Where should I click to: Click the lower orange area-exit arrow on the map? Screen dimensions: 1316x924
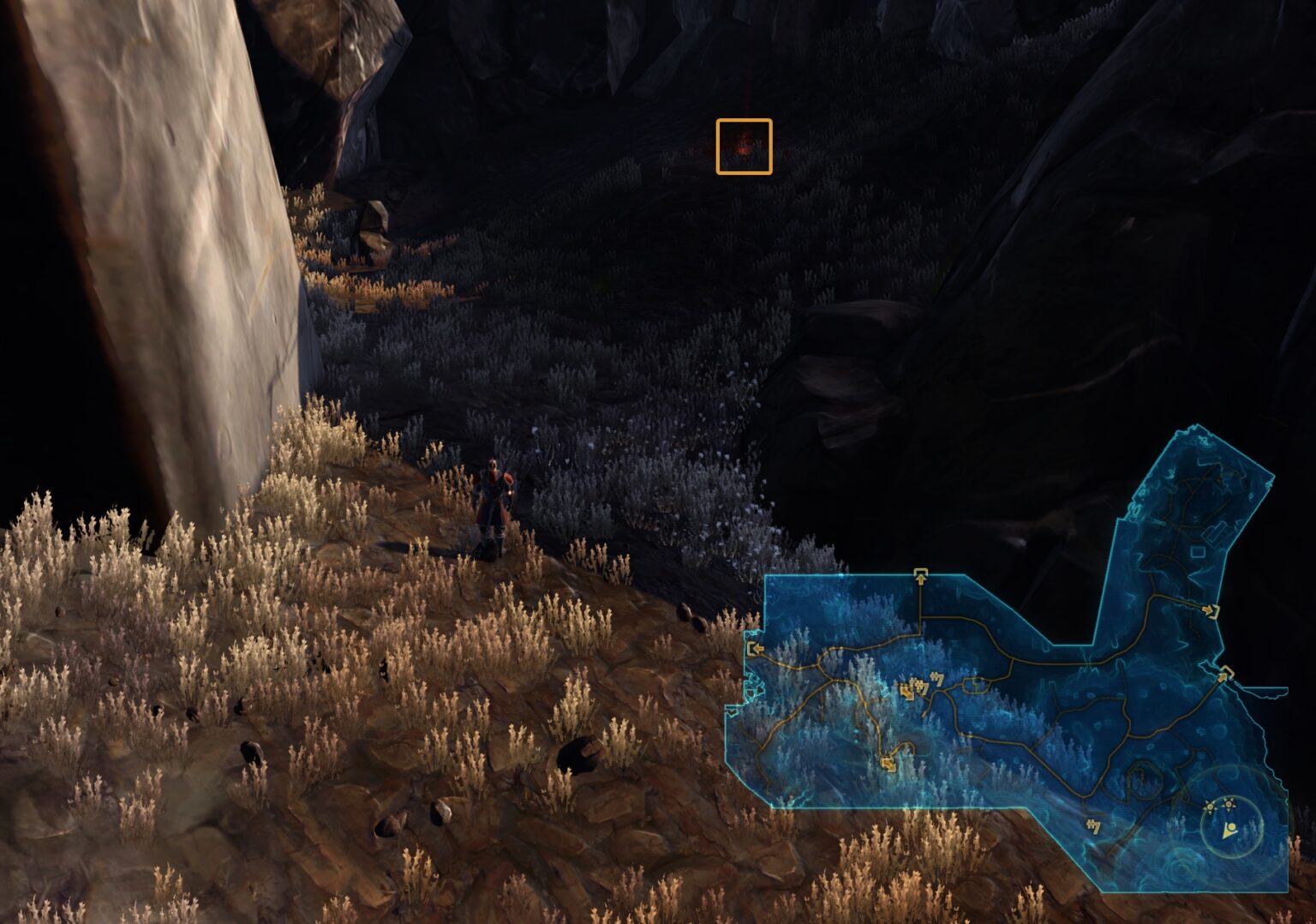point(889,764)
